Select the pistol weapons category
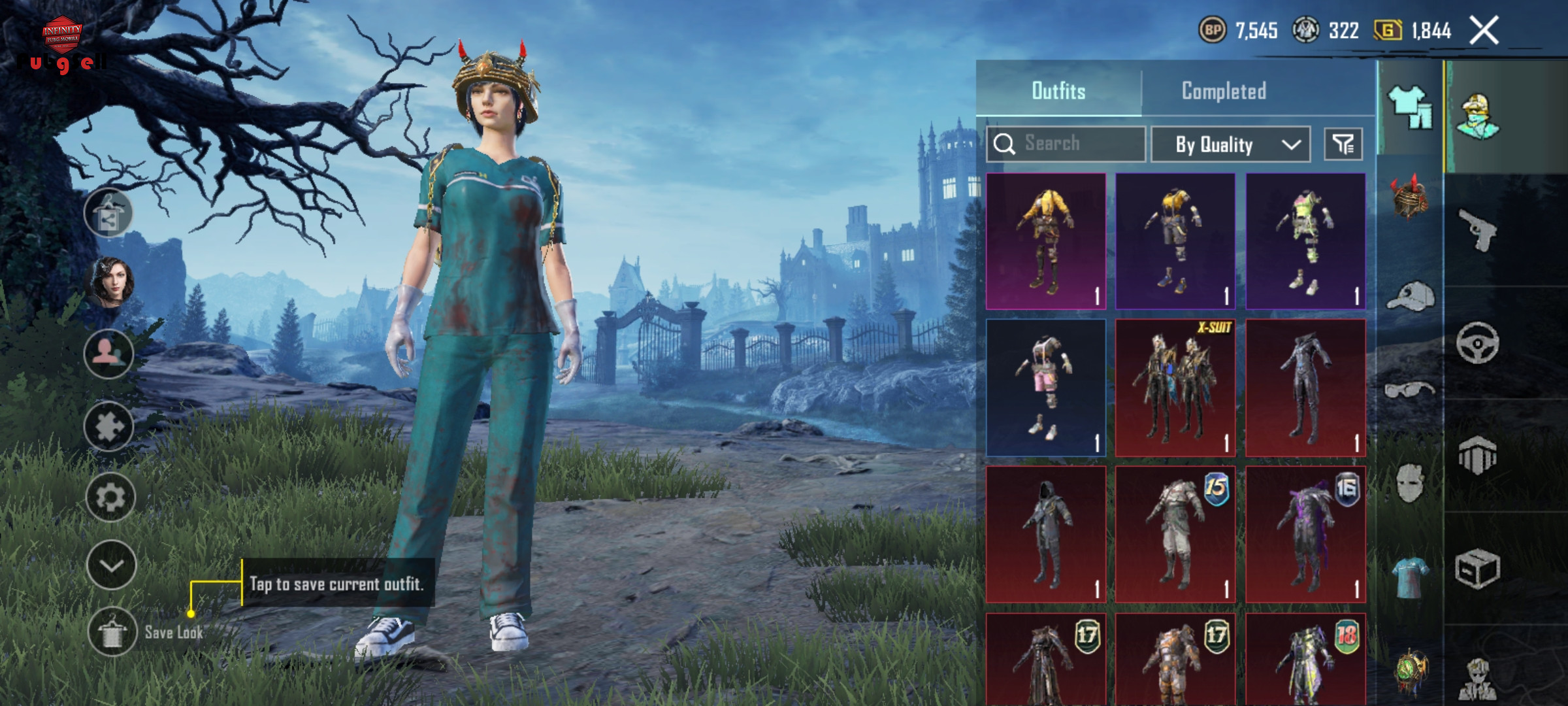The width and height of the screenshot is (1568, 706). (1478, 229)
